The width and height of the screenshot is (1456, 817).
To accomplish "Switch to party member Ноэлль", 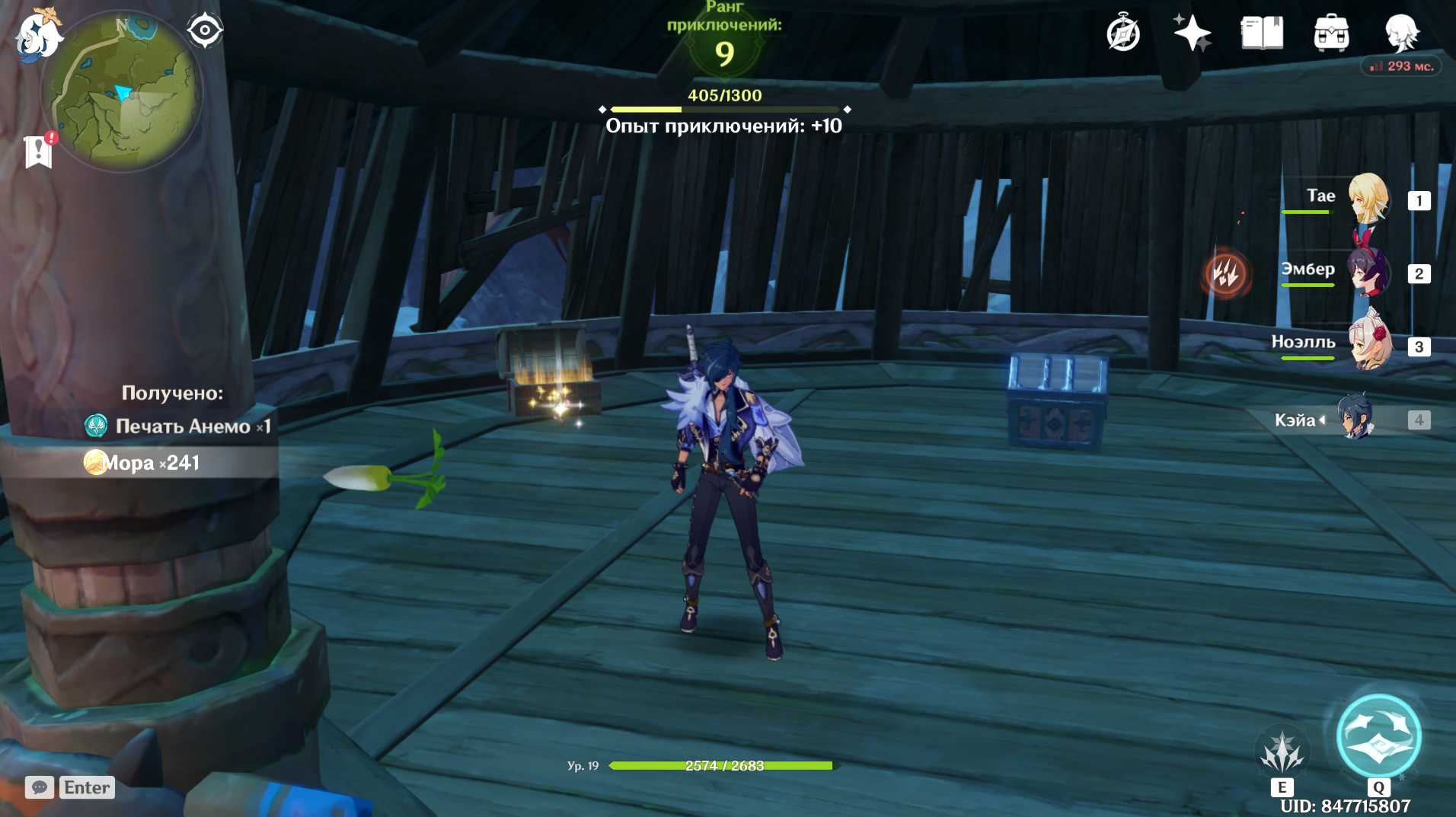I will coord(1368,344).
